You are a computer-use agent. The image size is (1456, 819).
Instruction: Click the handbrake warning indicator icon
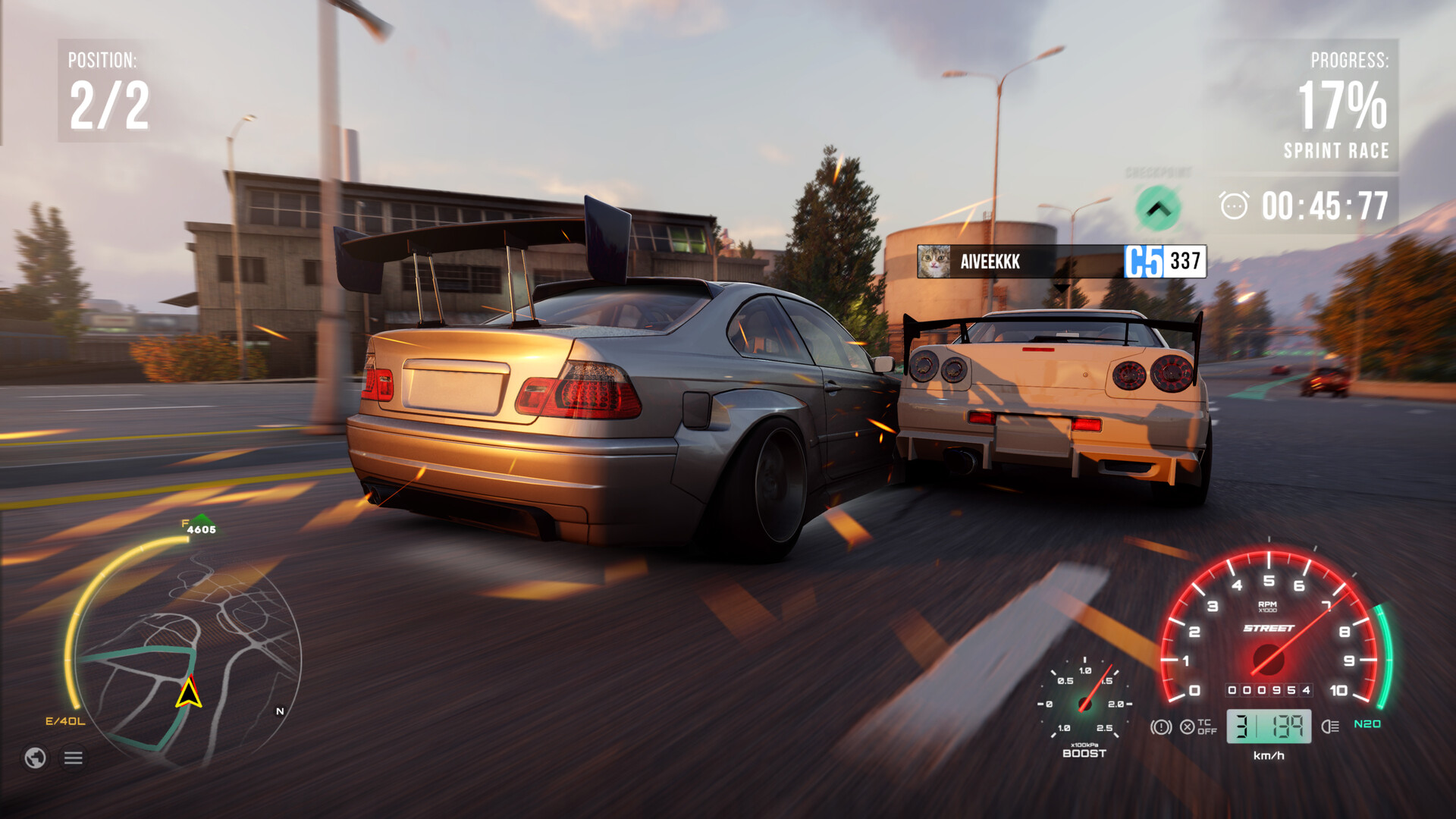(x=1162, y=728)
